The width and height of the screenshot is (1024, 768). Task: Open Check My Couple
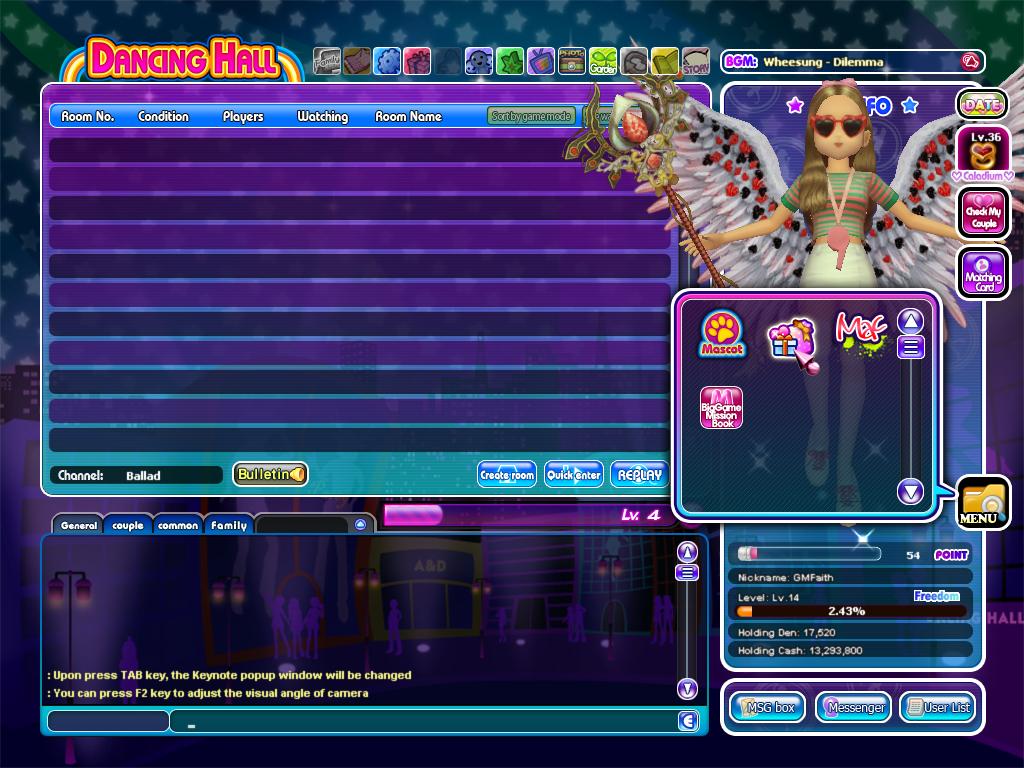[x=983, y=212]
